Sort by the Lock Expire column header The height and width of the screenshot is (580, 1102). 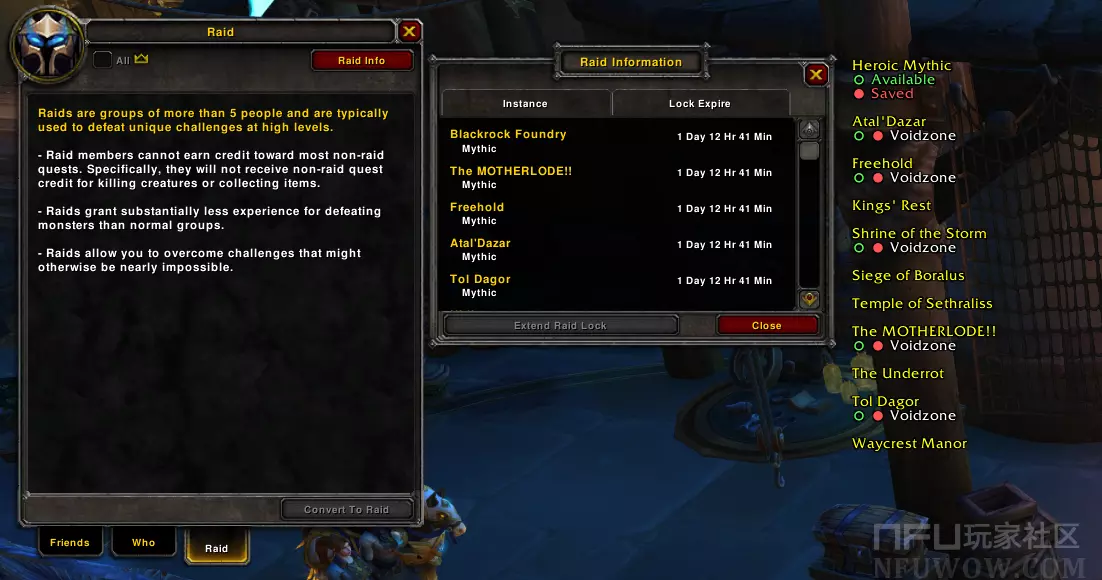click(699, 103)
